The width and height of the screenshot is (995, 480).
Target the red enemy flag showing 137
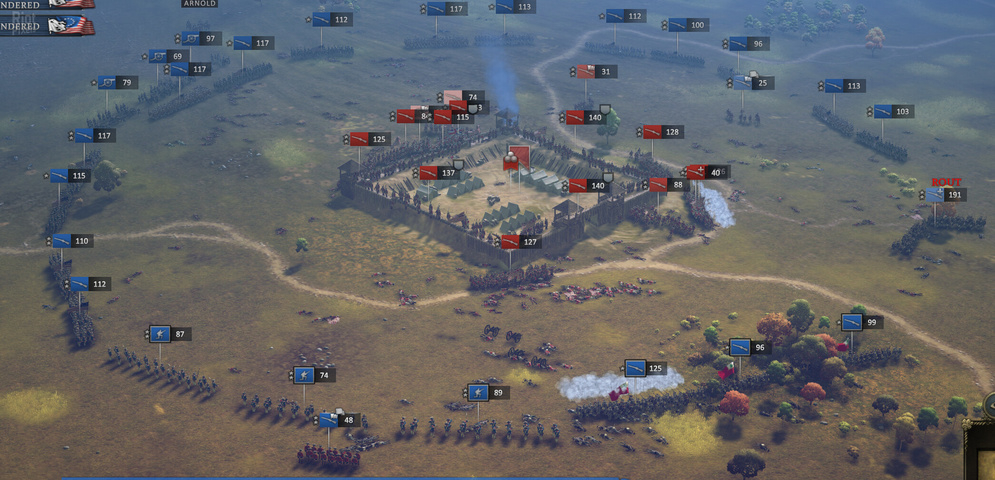[429, 173]
